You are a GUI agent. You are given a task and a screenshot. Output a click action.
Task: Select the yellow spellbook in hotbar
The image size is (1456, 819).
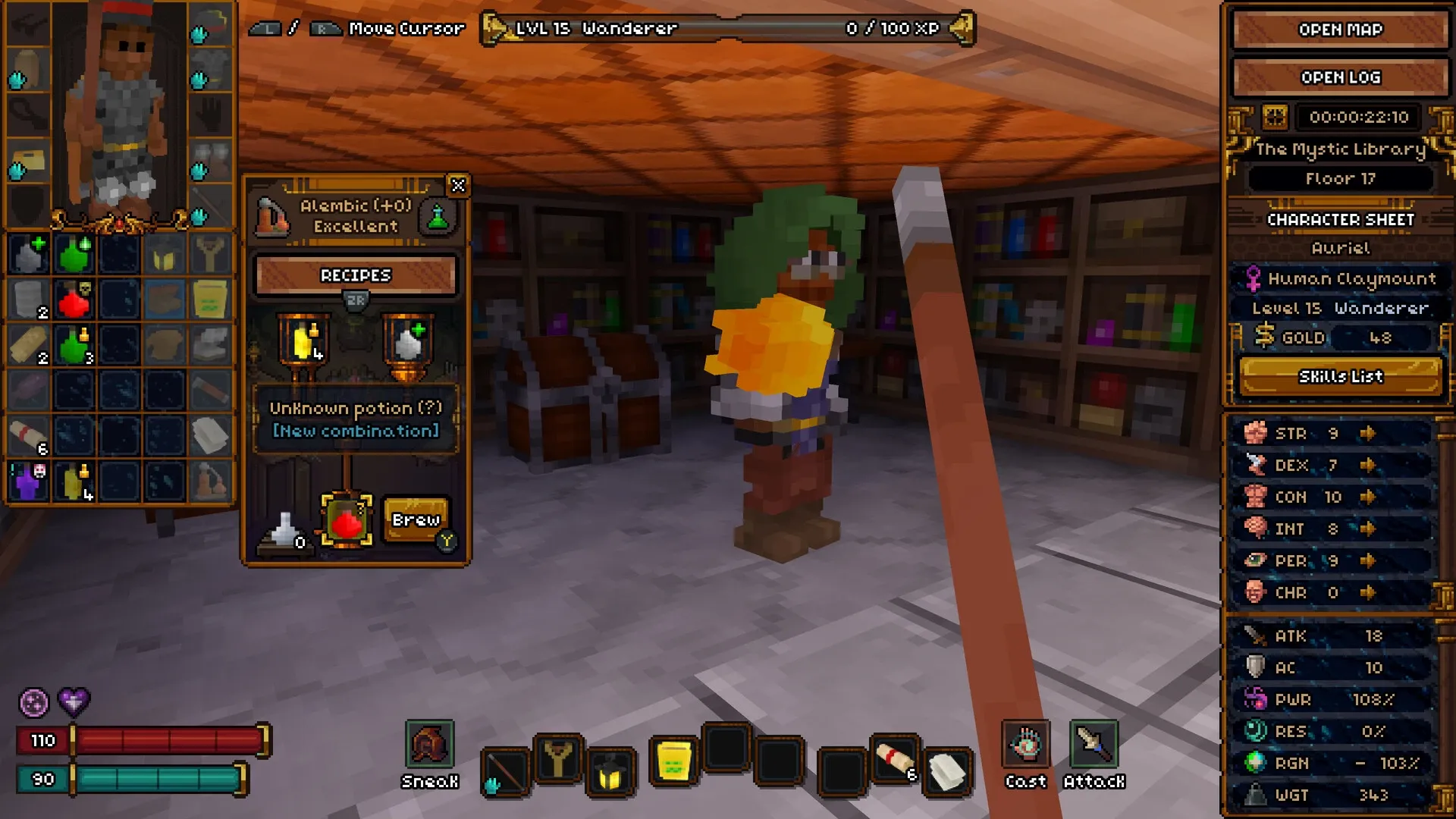tap(673, 761)
